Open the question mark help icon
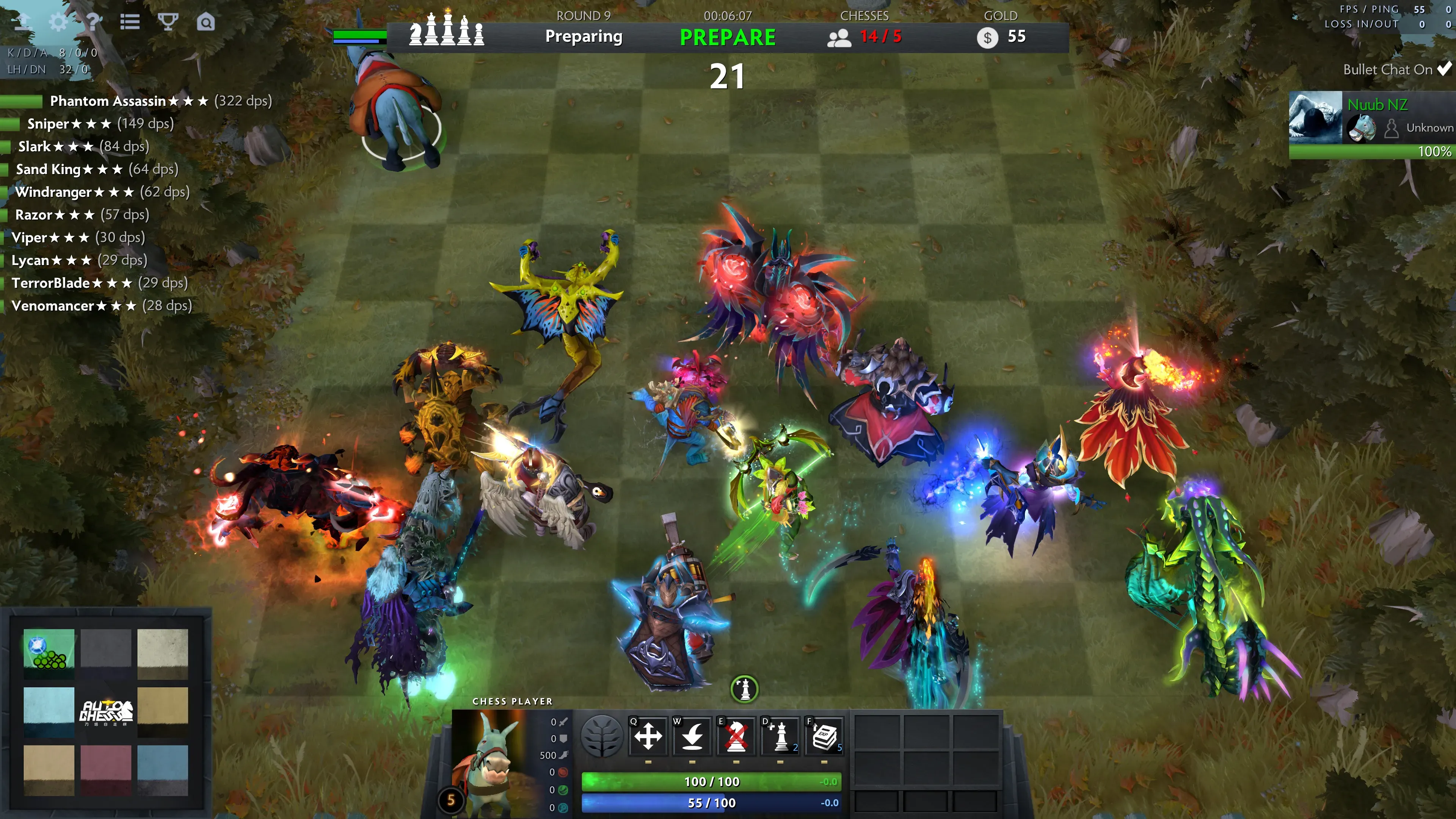Screen dimensions: 1456x819 pos(94,22)
